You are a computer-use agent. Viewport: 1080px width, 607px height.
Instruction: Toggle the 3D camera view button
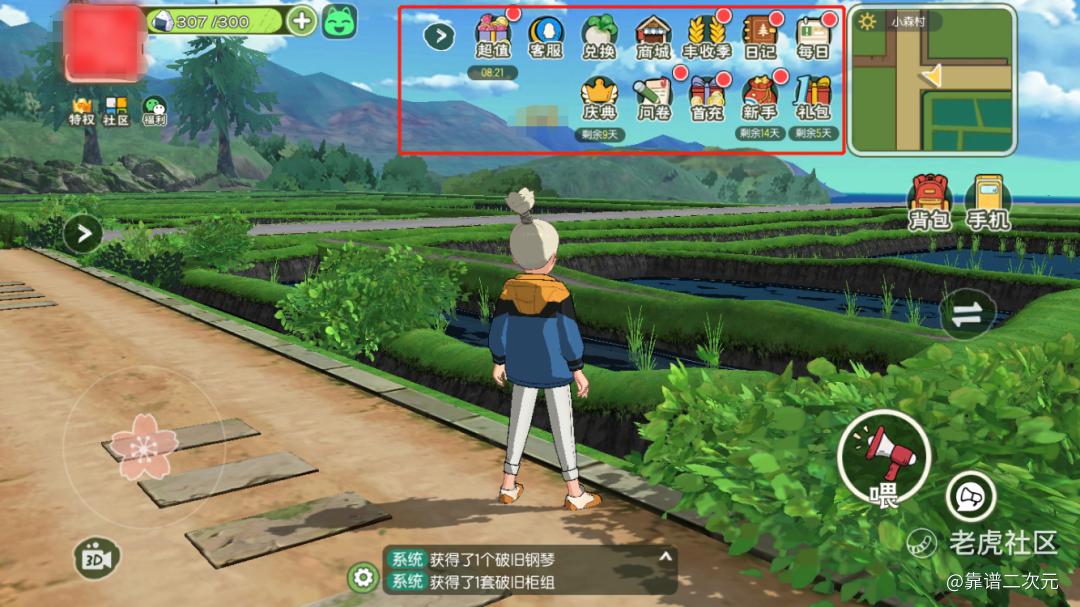[96, 557]
